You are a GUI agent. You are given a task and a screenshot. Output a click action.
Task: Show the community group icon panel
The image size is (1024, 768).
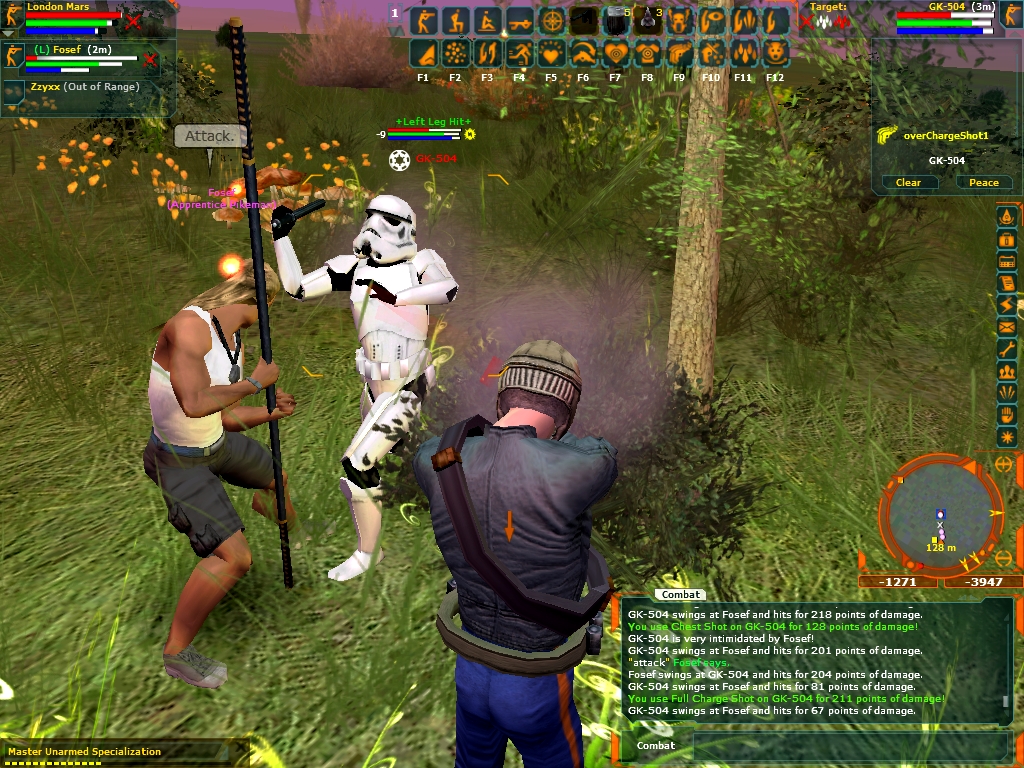[x=1006, y=371]
